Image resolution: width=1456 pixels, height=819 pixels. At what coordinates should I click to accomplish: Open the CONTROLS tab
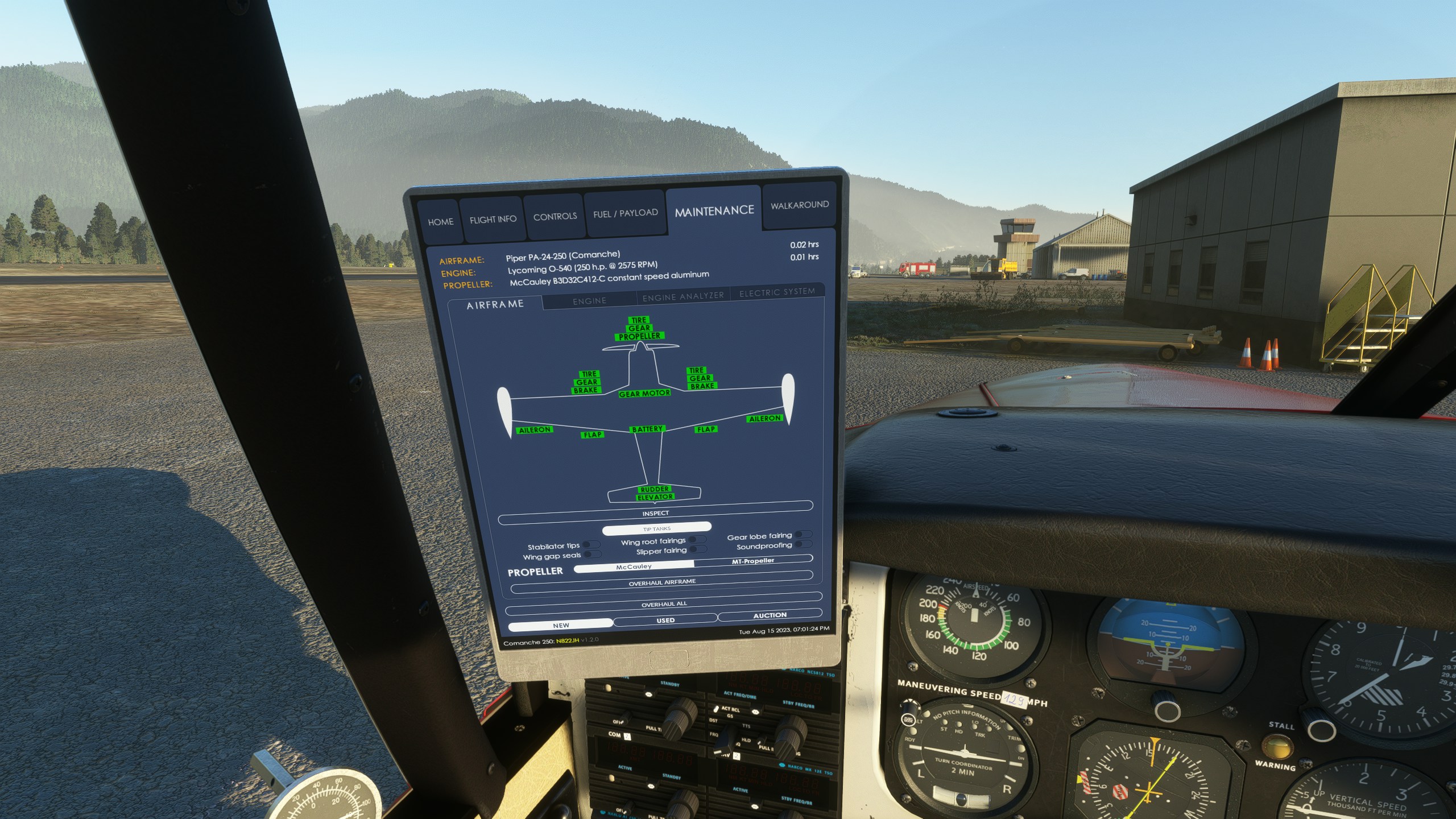555,217
